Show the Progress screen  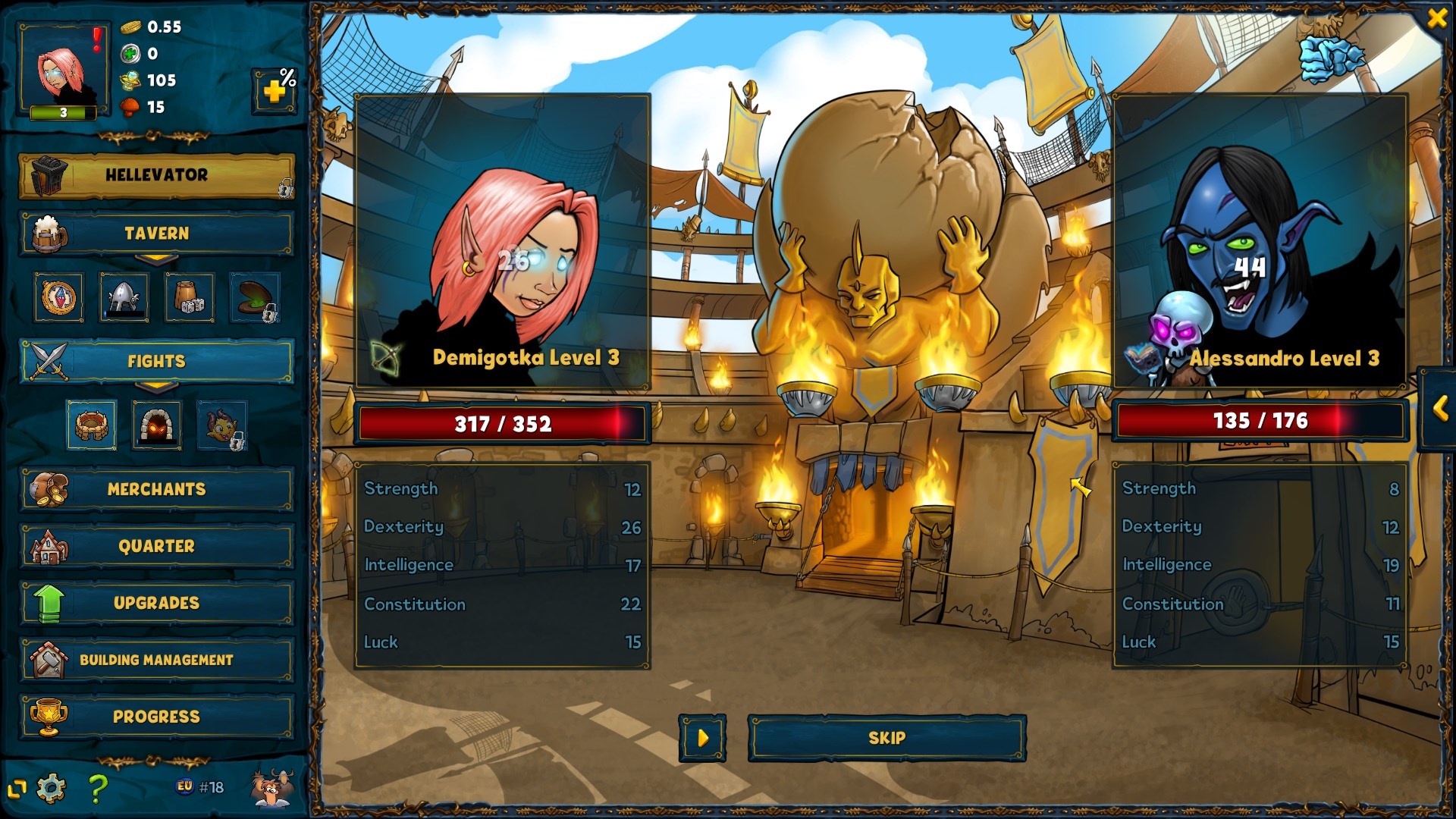156,717
